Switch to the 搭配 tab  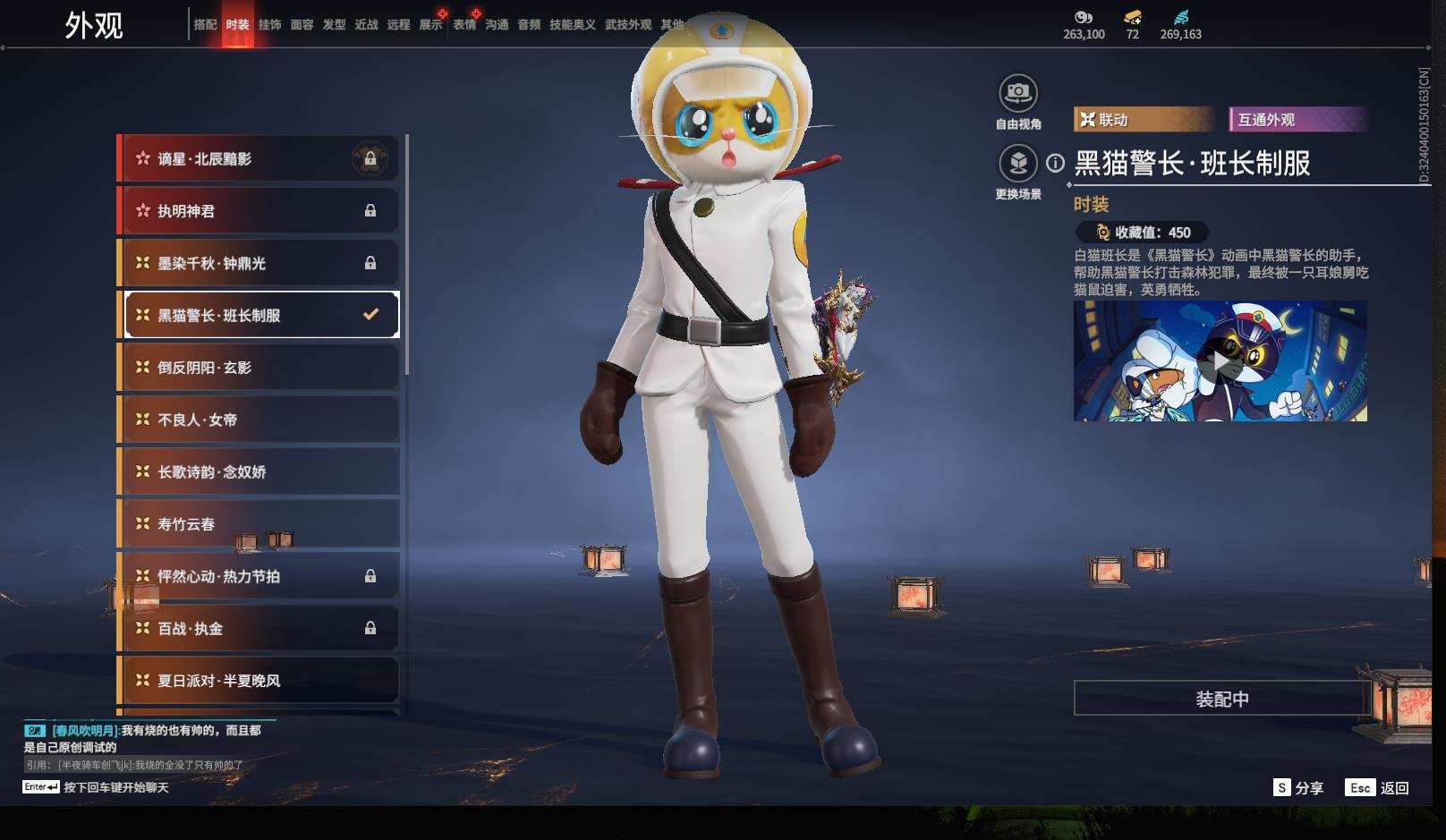205,25
